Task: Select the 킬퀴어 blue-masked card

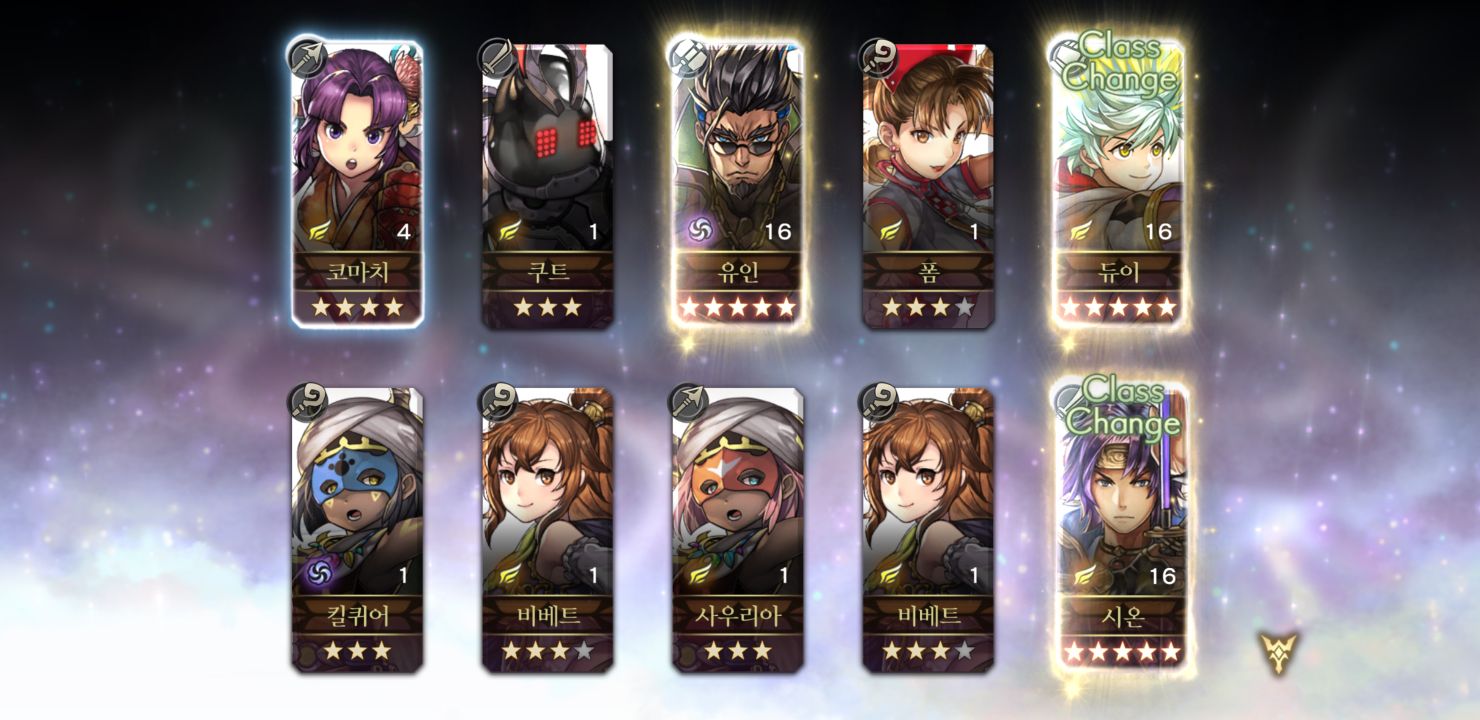Action: pos(357,528)
